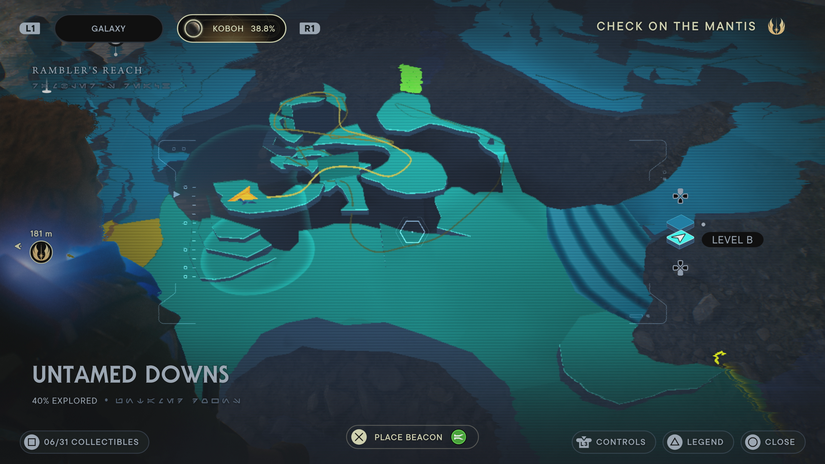
Task: Select the 181 m objective waypoint marker
Action: (x=41, y=252)
